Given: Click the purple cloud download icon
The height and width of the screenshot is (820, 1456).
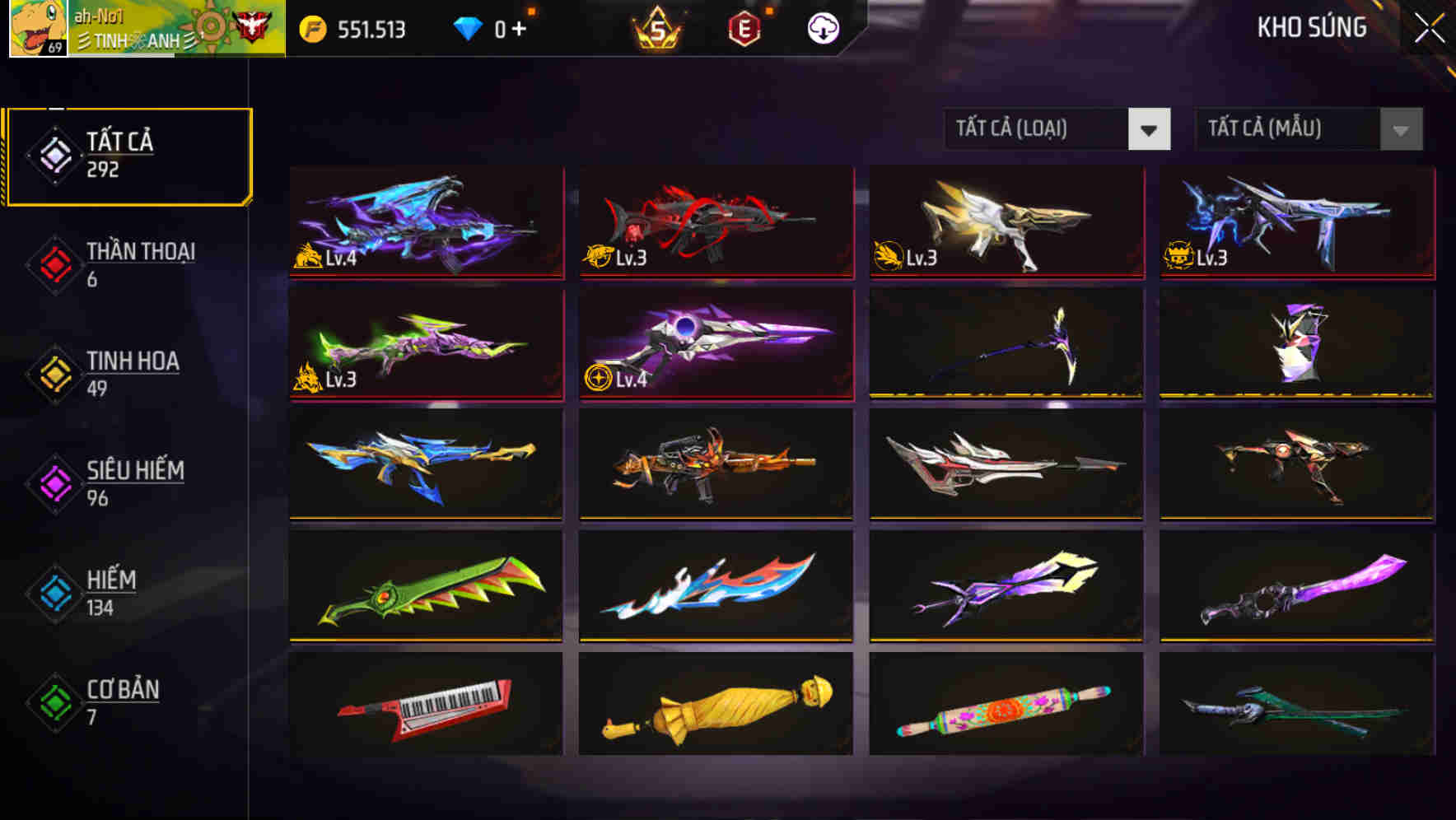Looking at the screenshot, I should pos(823,27).
